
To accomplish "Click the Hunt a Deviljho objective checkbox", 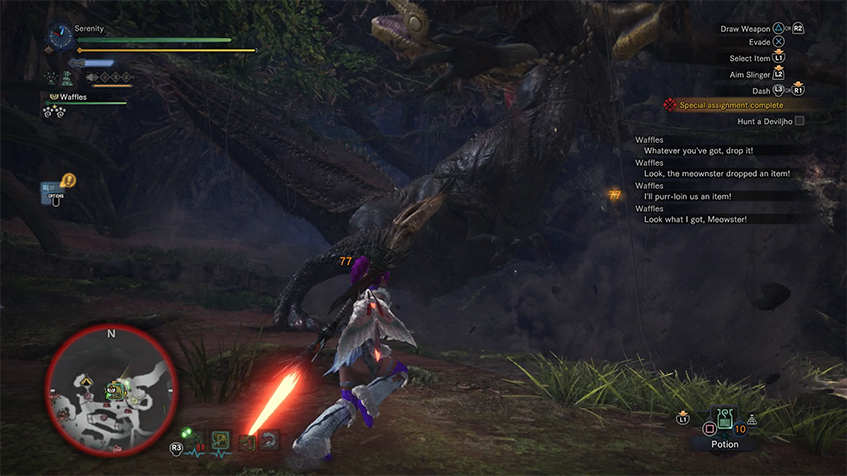I will coord(799,121).
